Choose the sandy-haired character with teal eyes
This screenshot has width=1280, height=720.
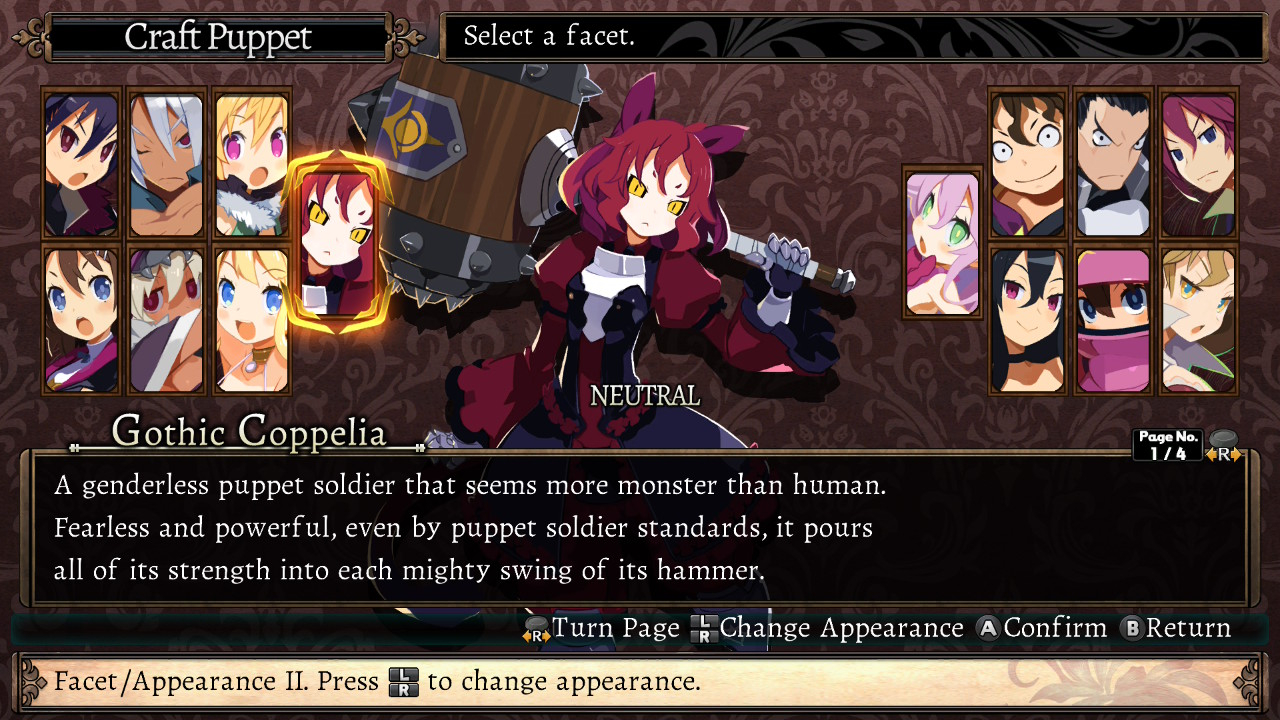pyautogui.click(x=1198, y=320)
